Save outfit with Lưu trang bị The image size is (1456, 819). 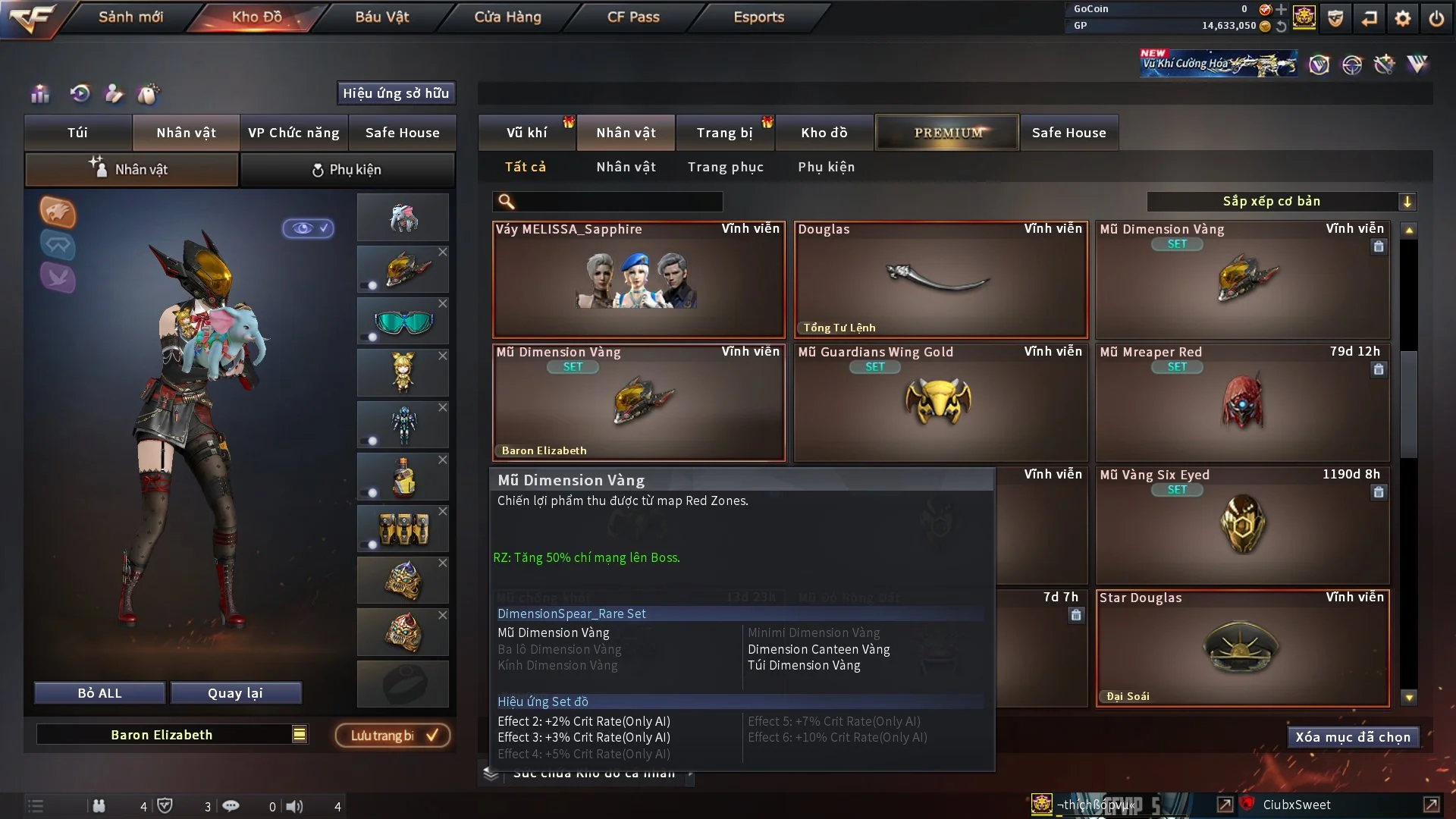point(393,736)
